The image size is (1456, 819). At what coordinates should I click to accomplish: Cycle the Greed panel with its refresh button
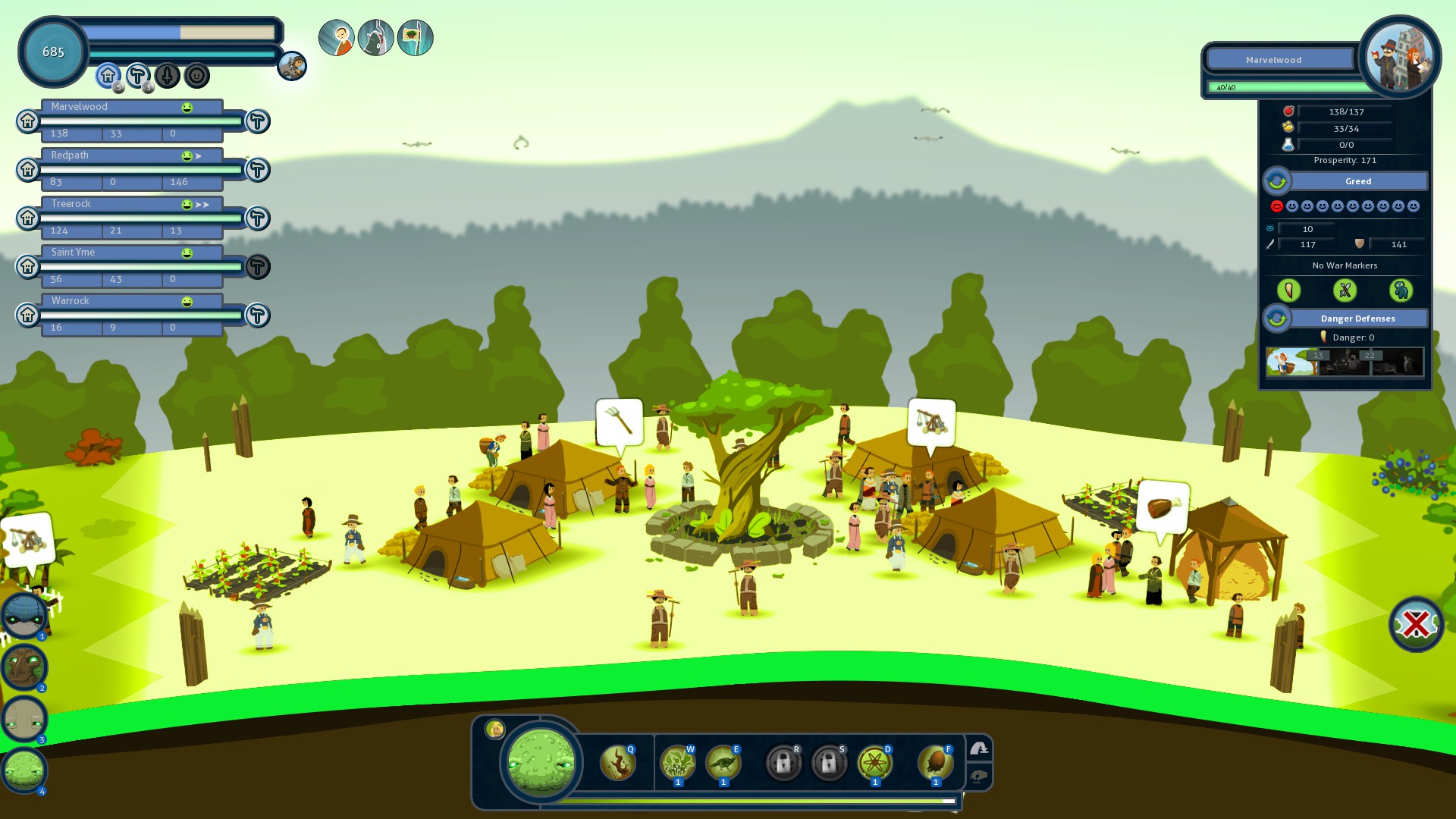click(1277, 181)
